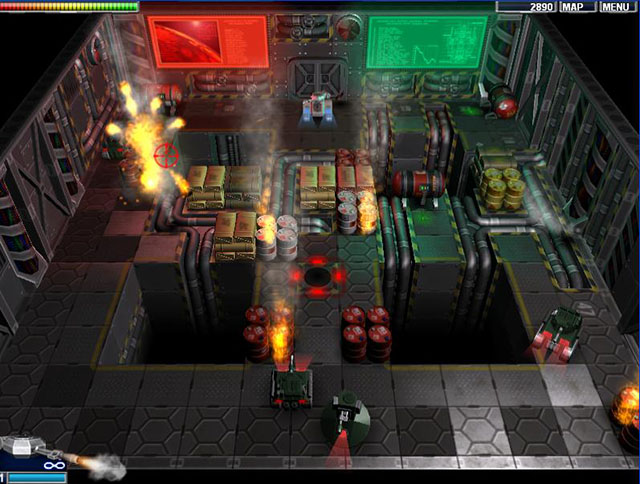The height and width of the screenshot is (484, 640).
Task: Open the MAP screen
Action: click(x=573, y=7)
